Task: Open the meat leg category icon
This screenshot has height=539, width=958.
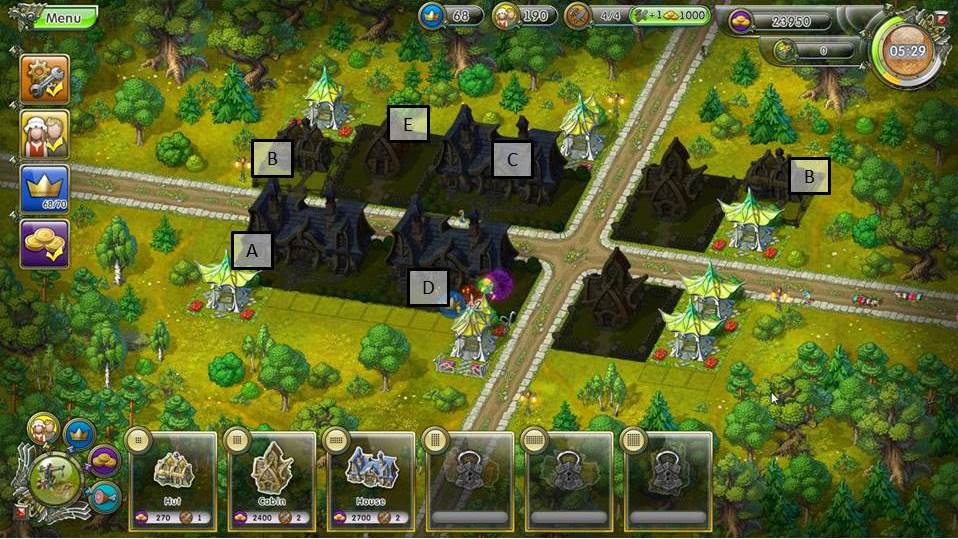Action: point(104,493)
